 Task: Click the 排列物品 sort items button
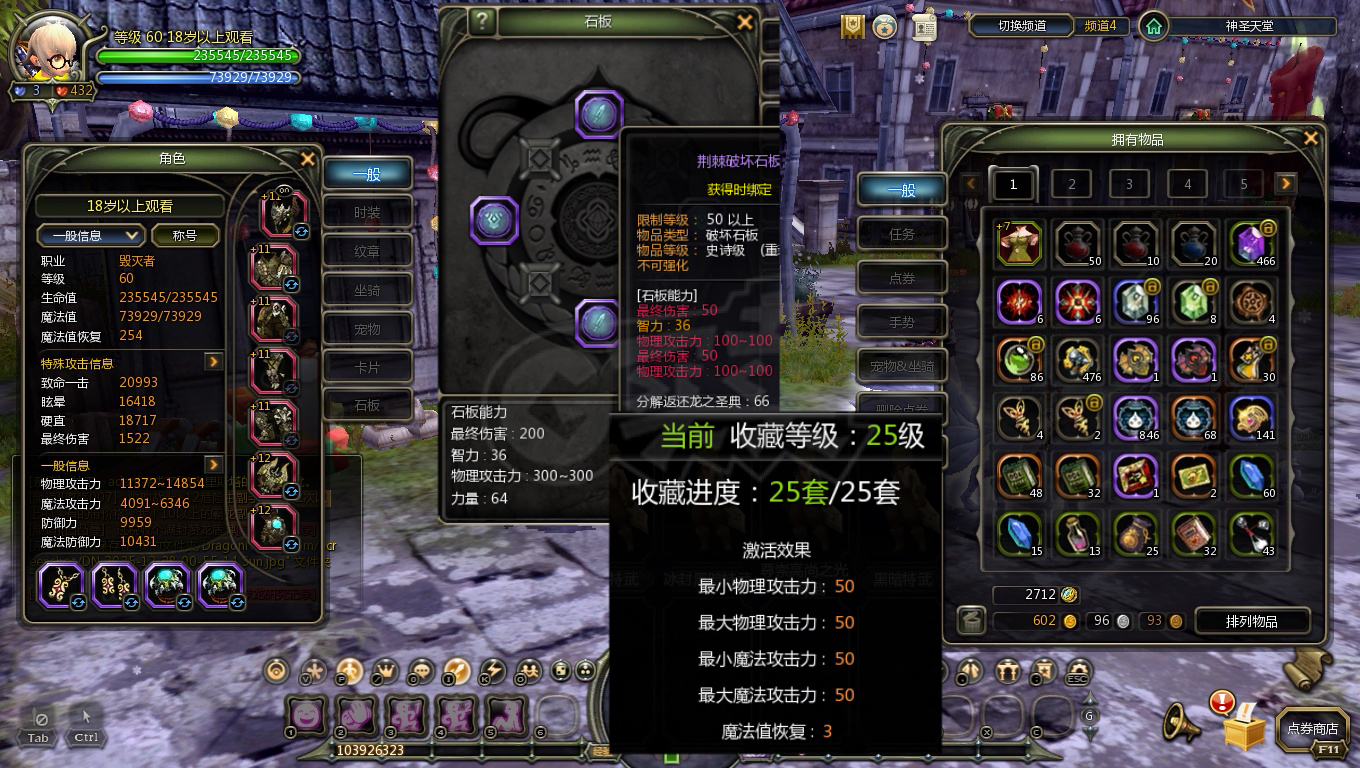pyautogui.click(x=1252, y=620)
